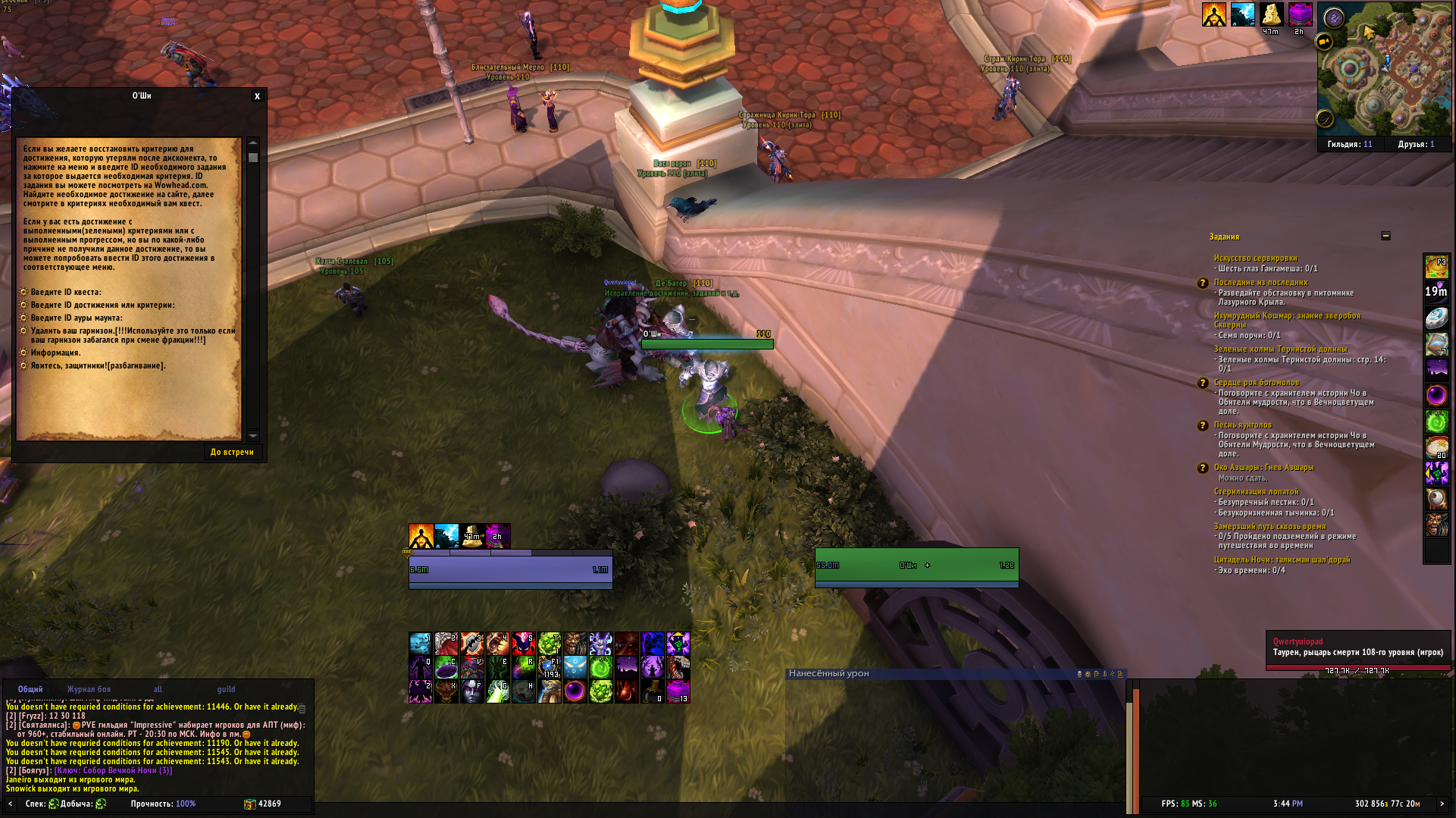
Task: Choose the 'Введите ID квеста' option
Action: pyautogui.click(x=65, y=292)
